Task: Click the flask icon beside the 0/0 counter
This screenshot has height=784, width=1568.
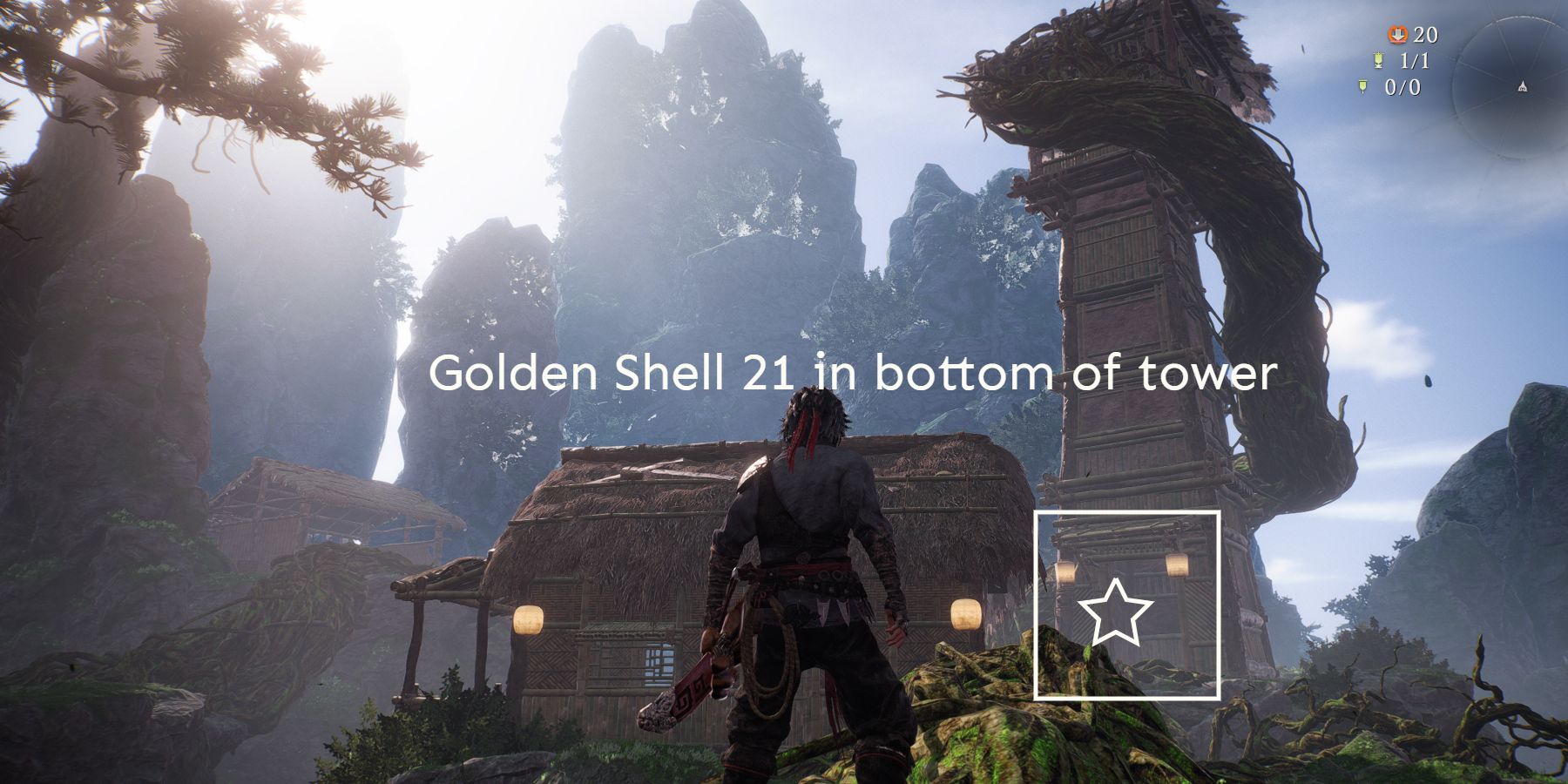Action: 1362,87
